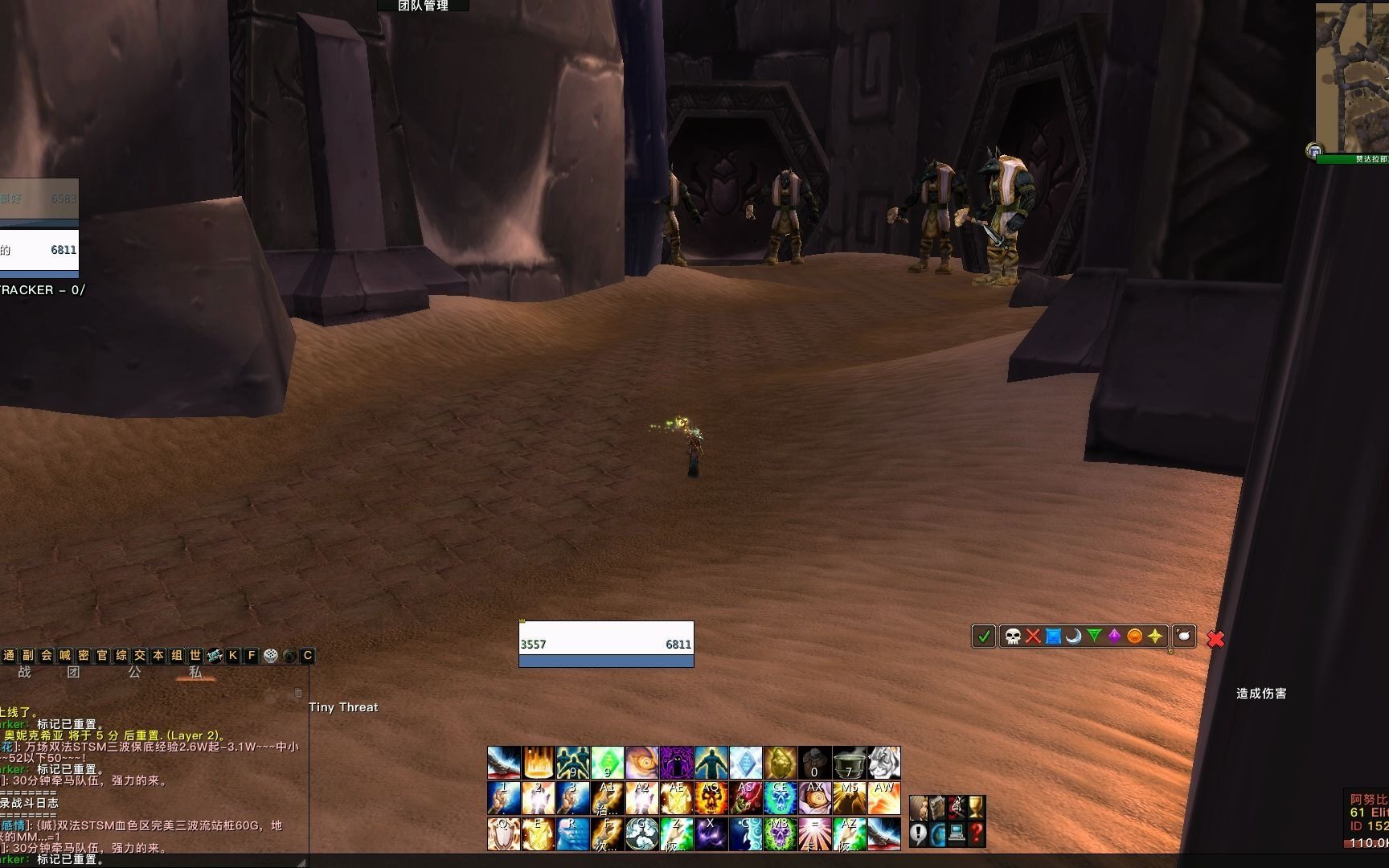This screenshot has height=868, width=1389.
Task: Select the green triangle raid marker
Action: [x=1094, y=637]
